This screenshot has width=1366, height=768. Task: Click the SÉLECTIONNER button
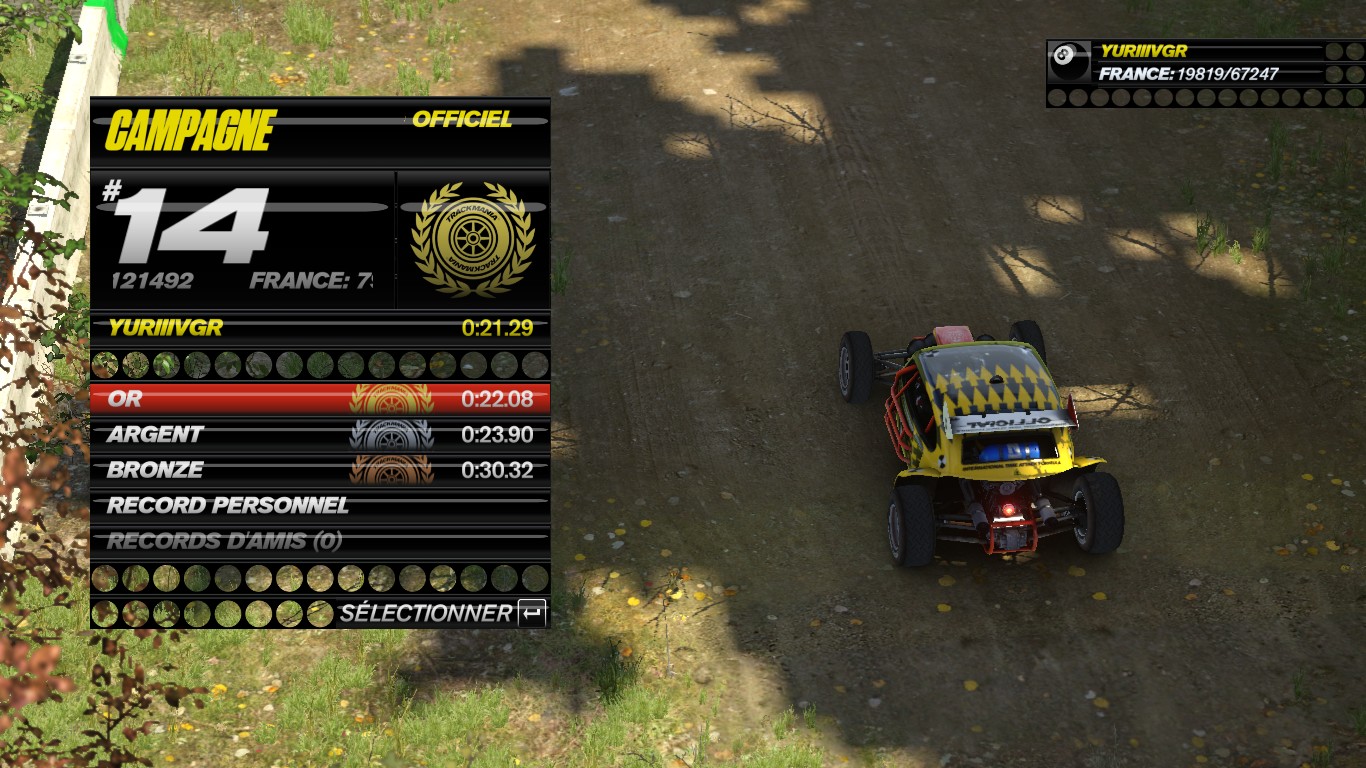443,613
